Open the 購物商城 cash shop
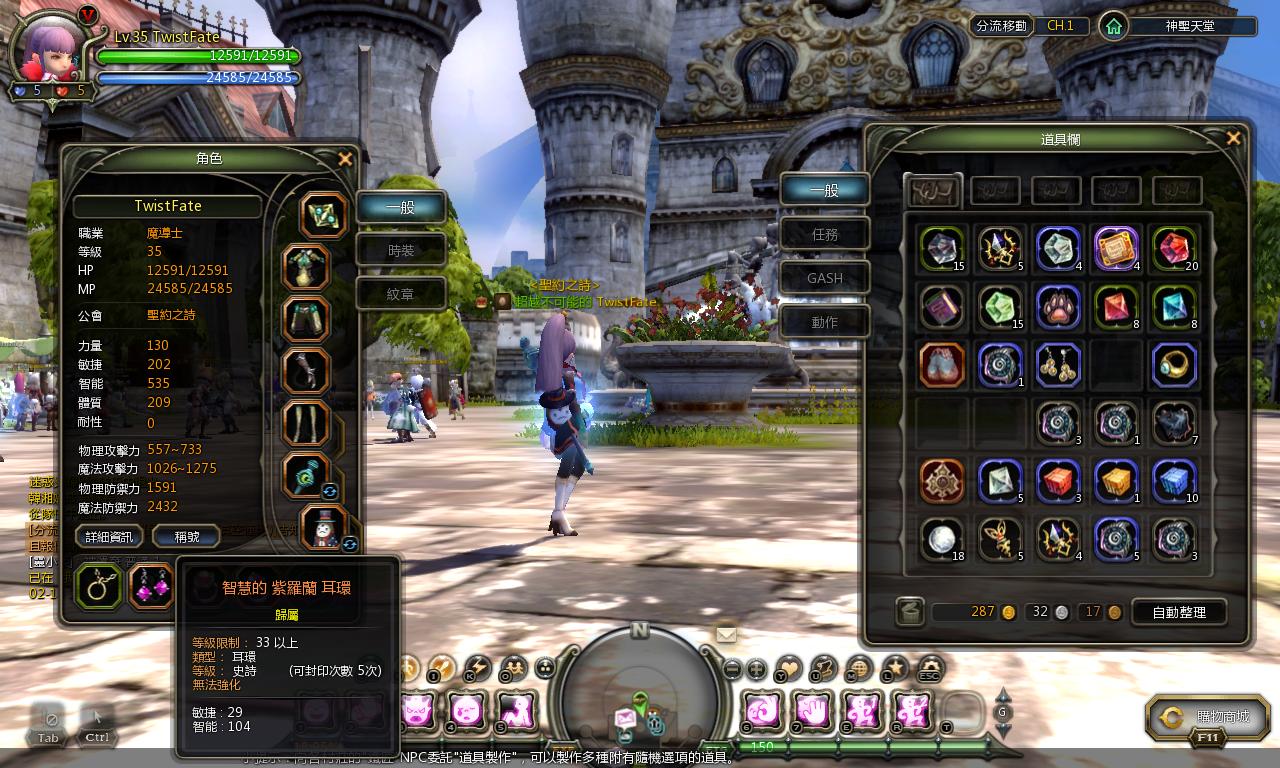Image resolution: width=1280 pixels, height=768 pixels. (1214, 718)
